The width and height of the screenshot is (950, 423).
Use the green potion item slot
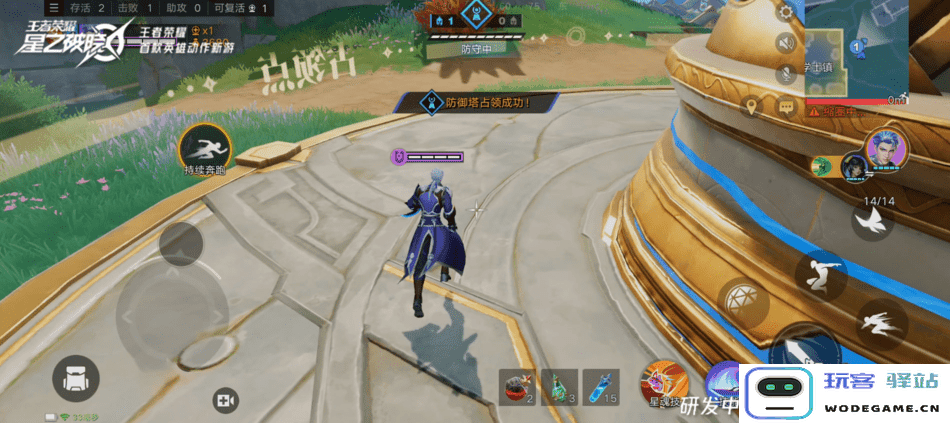point(559,386)
